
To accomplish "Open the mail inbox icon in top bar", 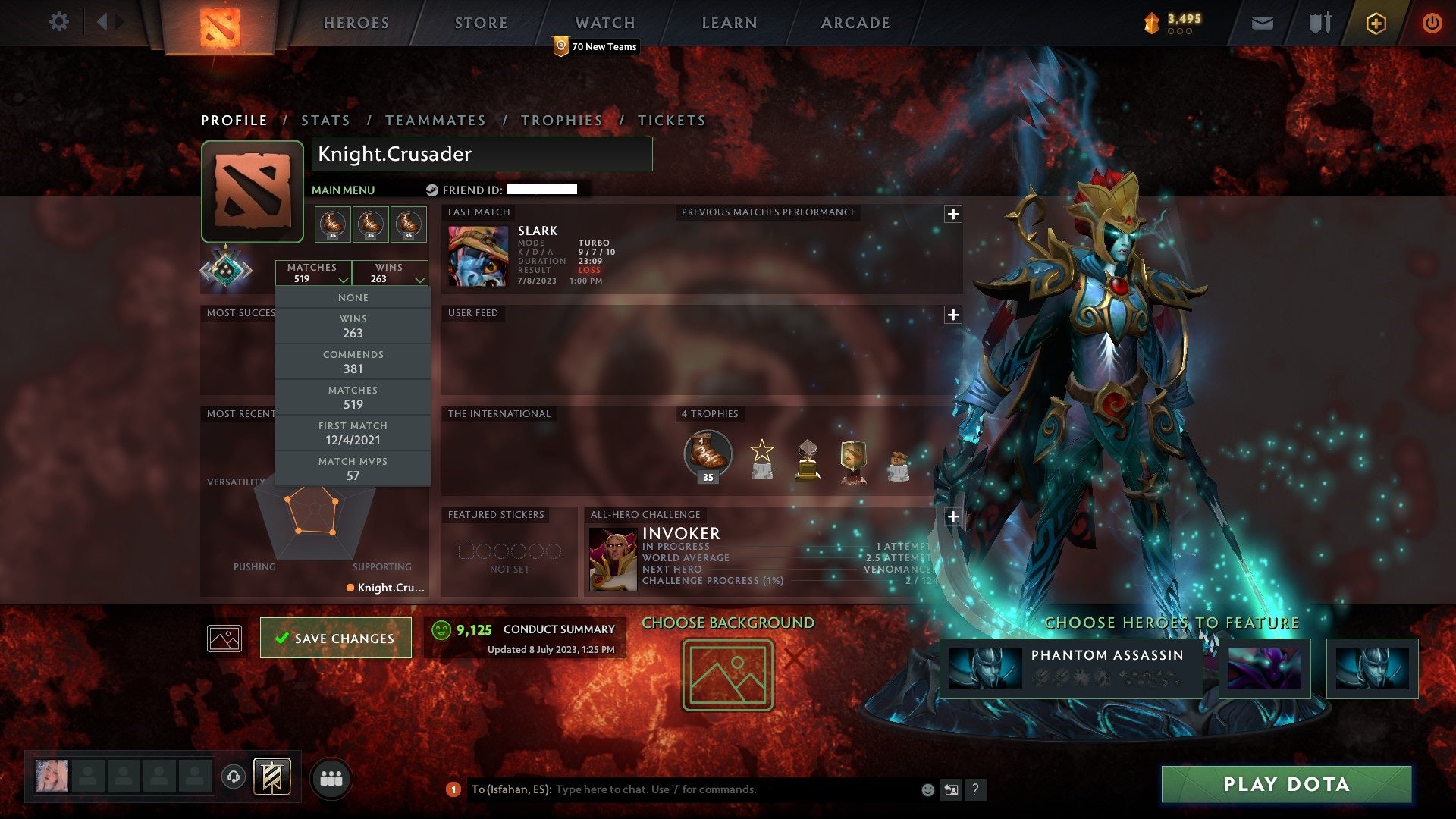I will coord(1263,23).
